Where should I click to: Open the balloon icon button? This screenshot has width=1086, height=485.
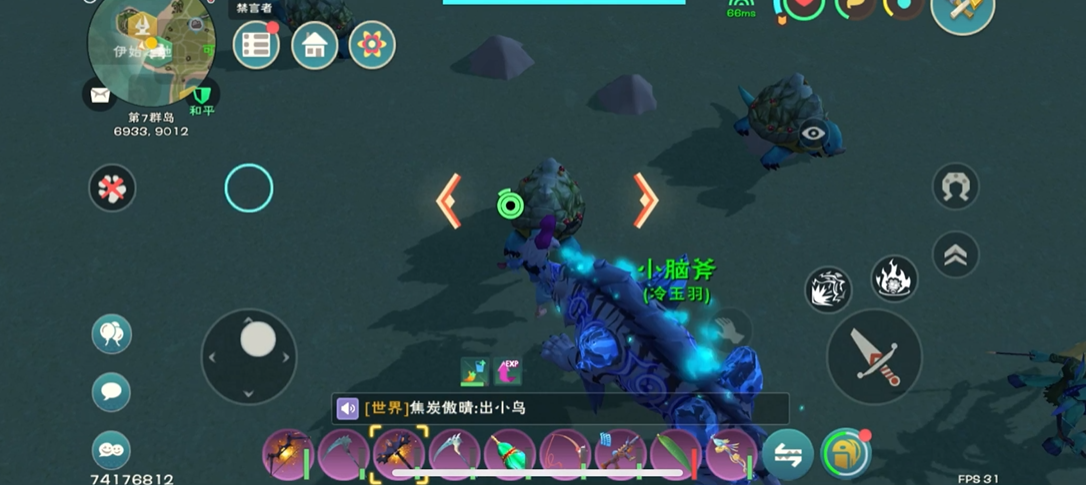click(x=111, y=334)
